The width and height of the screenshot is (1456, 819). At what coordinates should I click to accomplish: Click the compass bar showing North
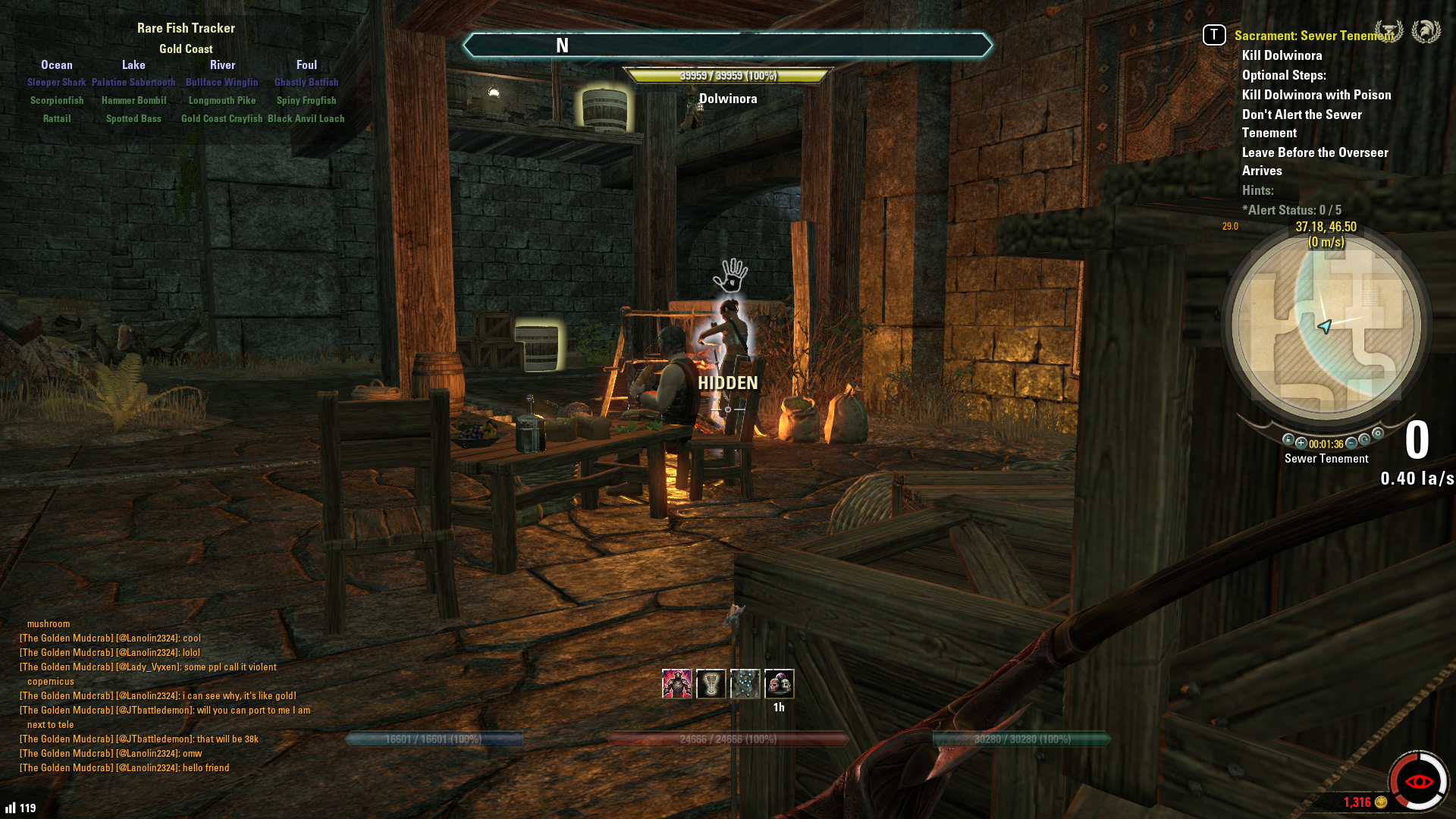coord(726,45)
